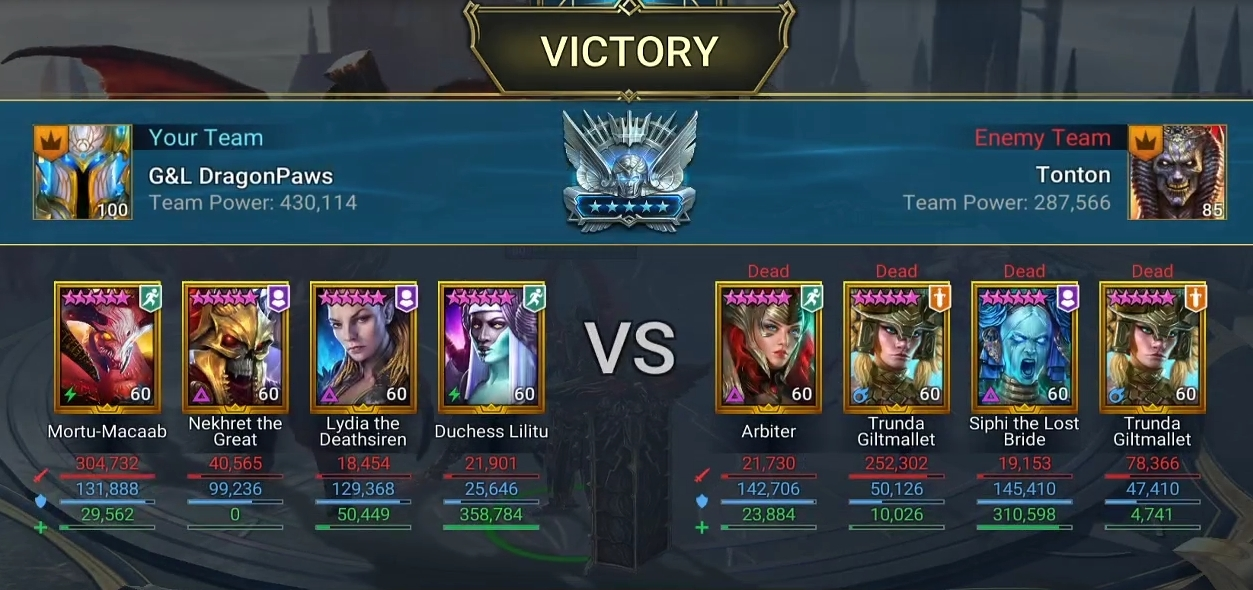Viewport: 1253px width, 590px height.
Task: Click the arena tier emblem with stars
Action: pos(629,170)
